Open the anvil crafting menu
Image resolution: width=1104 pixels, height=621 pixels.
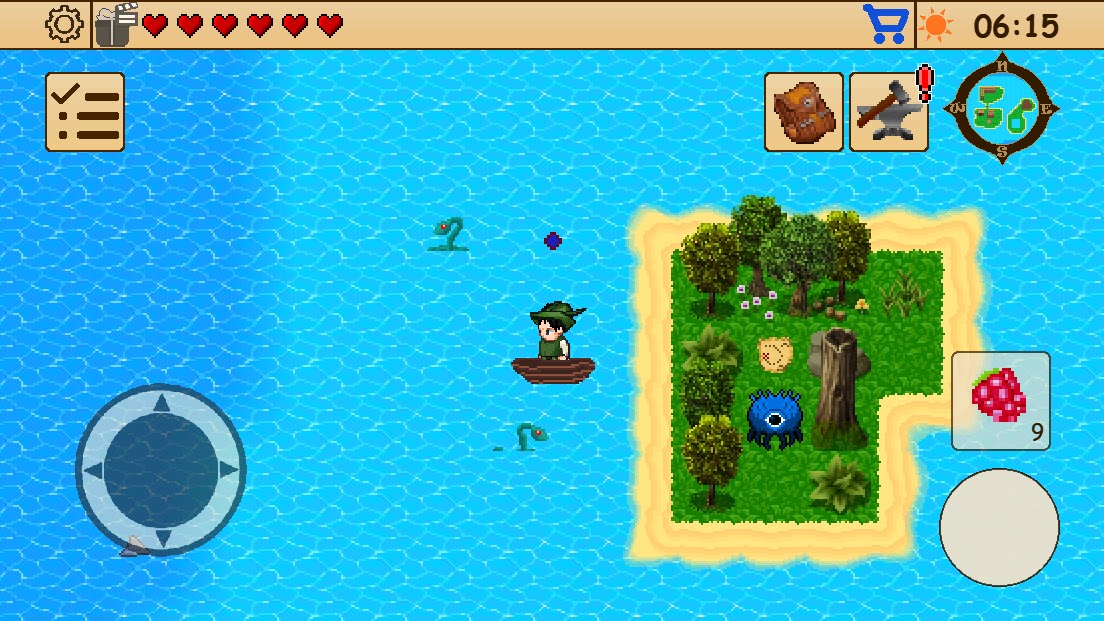888,112
